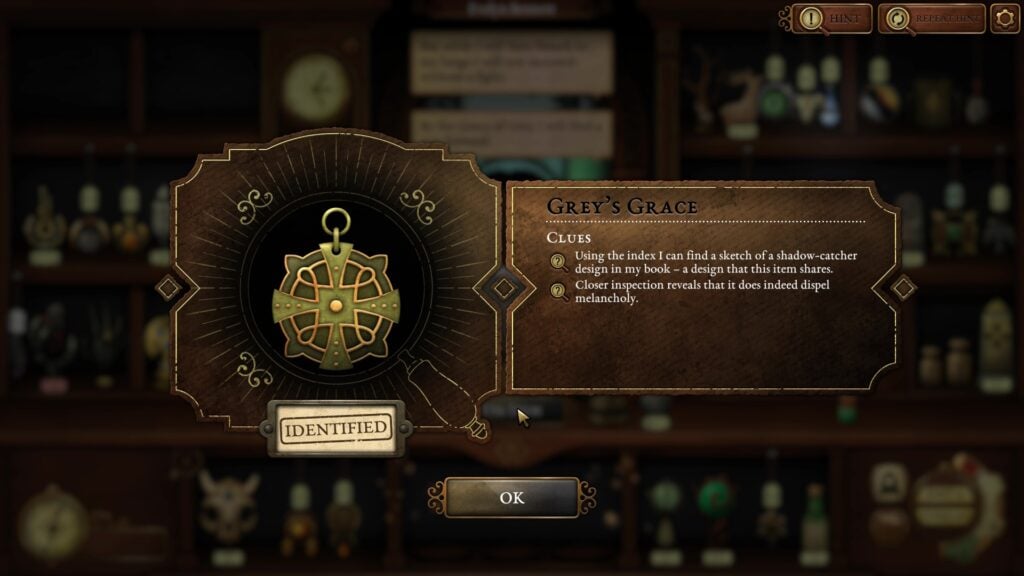This screenshot has width=1024, height=576.
Task: Request a hint with the Hint button
Action: pyautogui.click(x=832, y=18)
